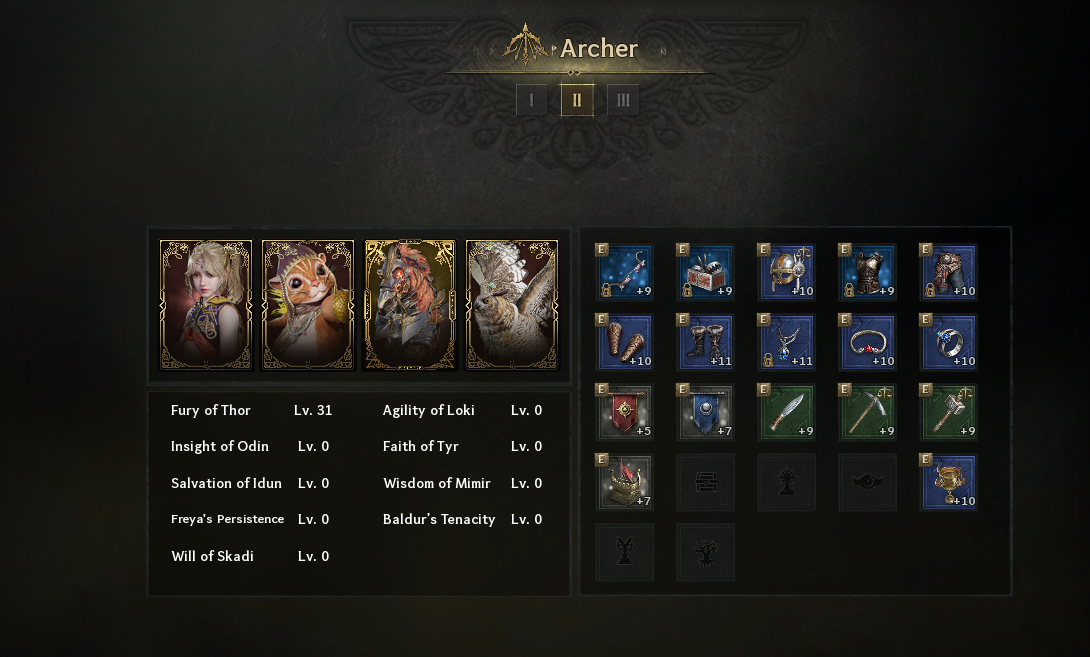
Task: Choose the blue banner slot
Action: tap(706, 413)
